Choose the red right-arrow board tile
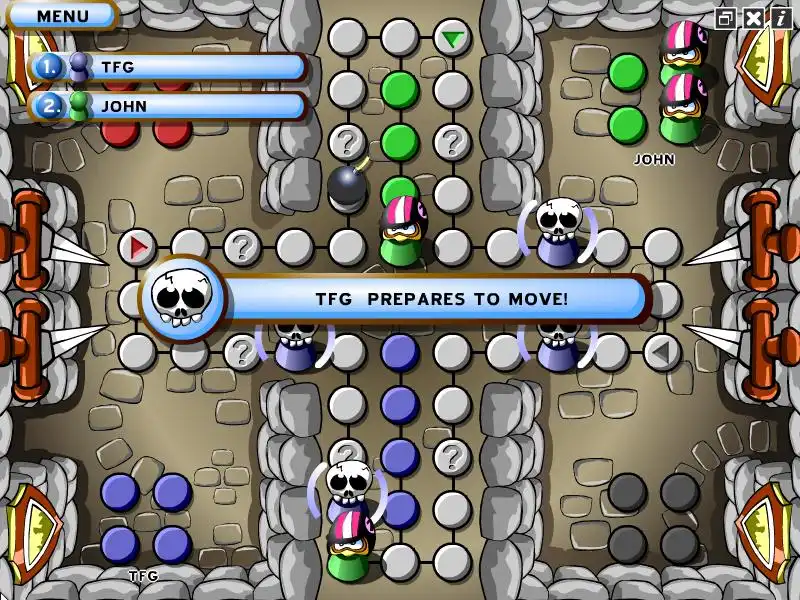This screenshot has width=800, height=600. (137, 245)
